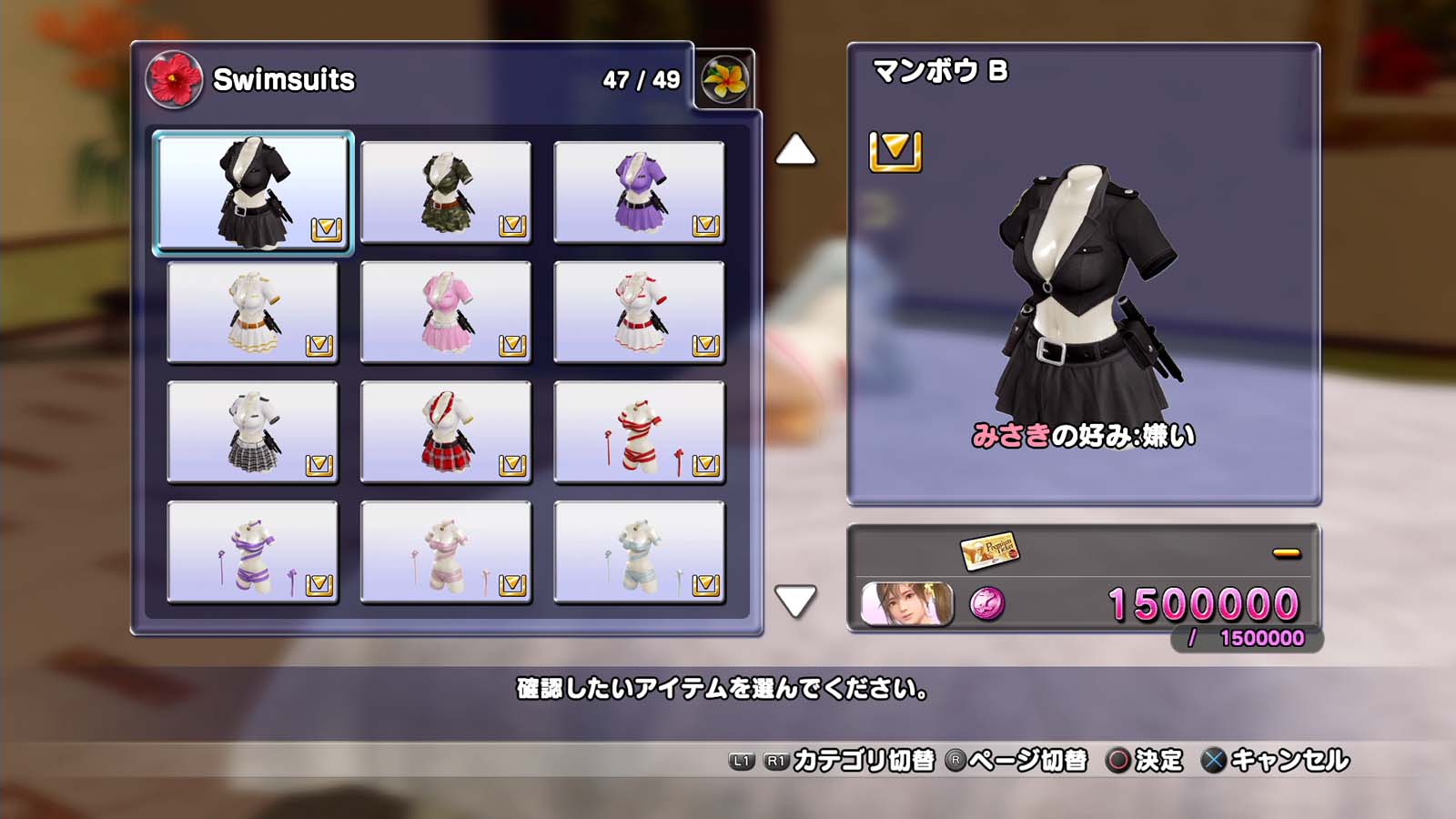Switch to the yellow plumeria category tab
1456x819 pixels.
[x=724, y=79]
